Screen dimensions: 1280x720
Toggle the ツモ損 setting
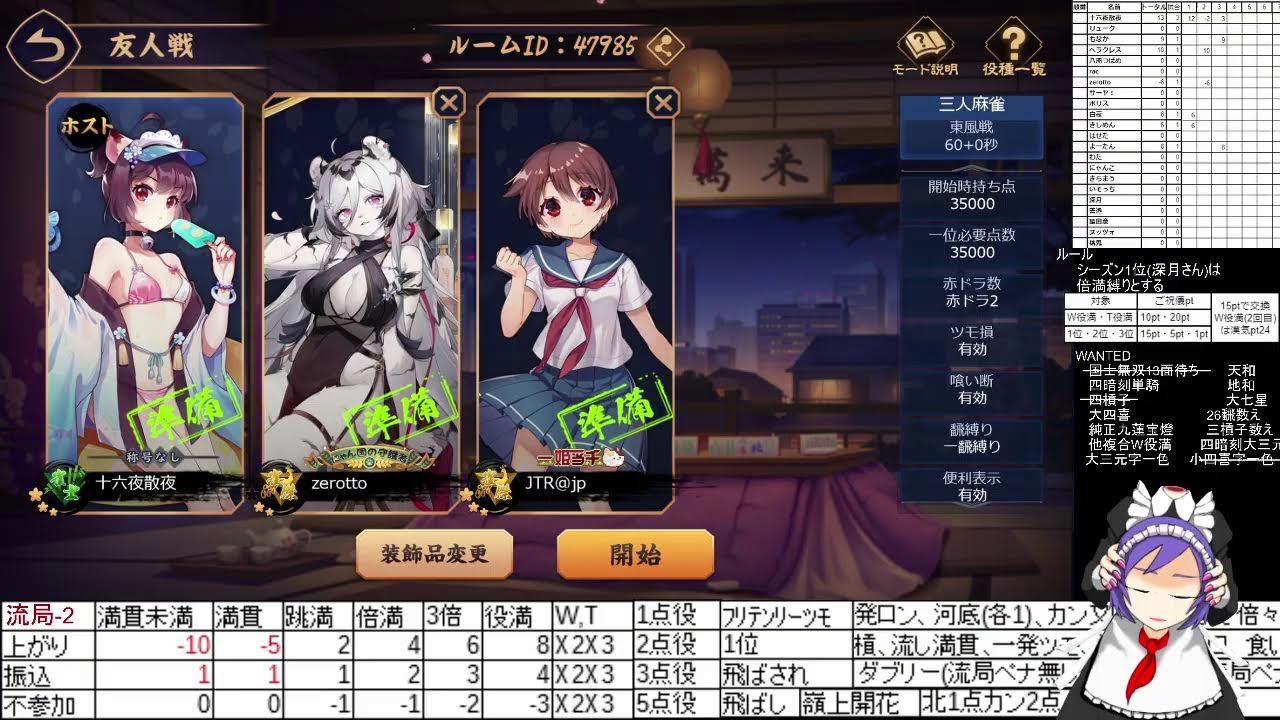[x=971, y=339]
